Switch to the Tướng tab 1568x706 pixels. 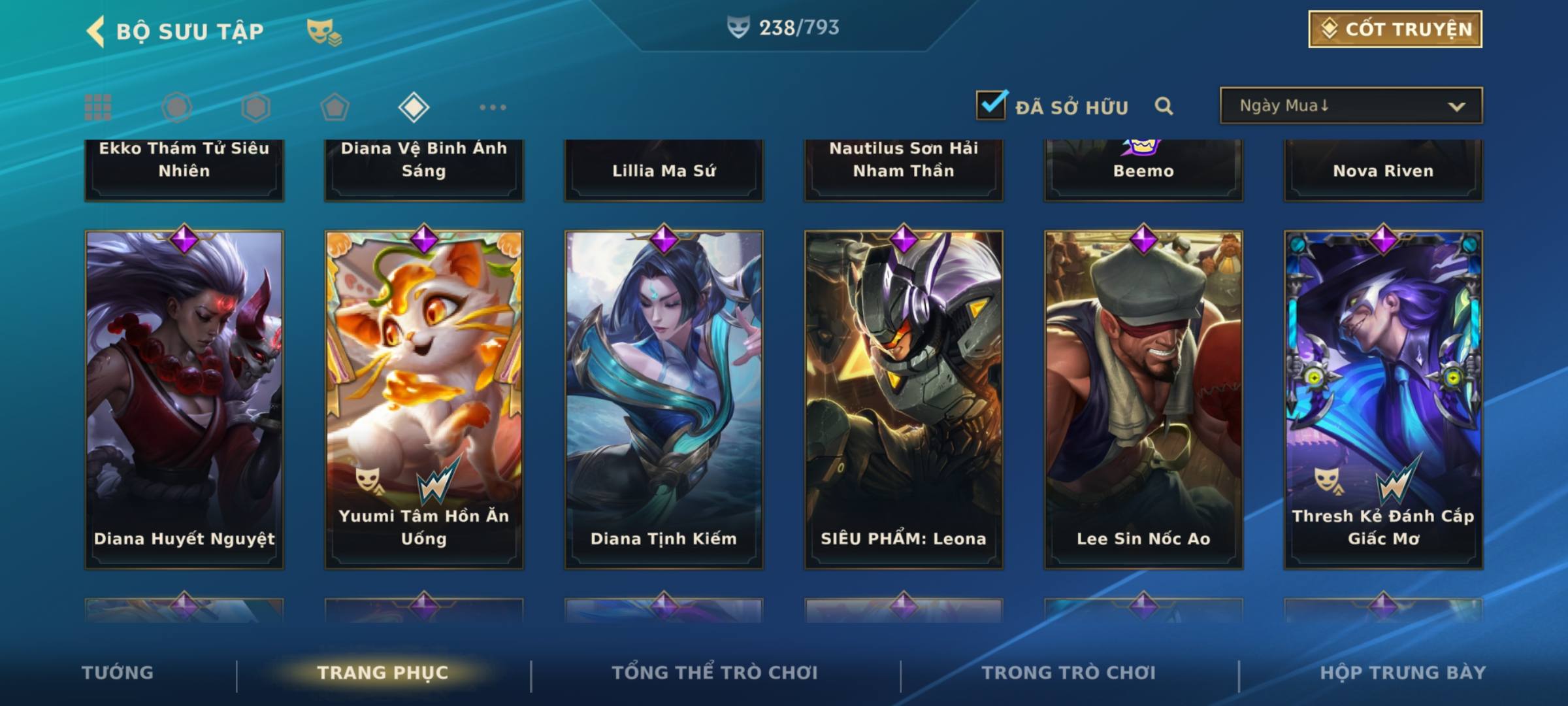[118, 673]
